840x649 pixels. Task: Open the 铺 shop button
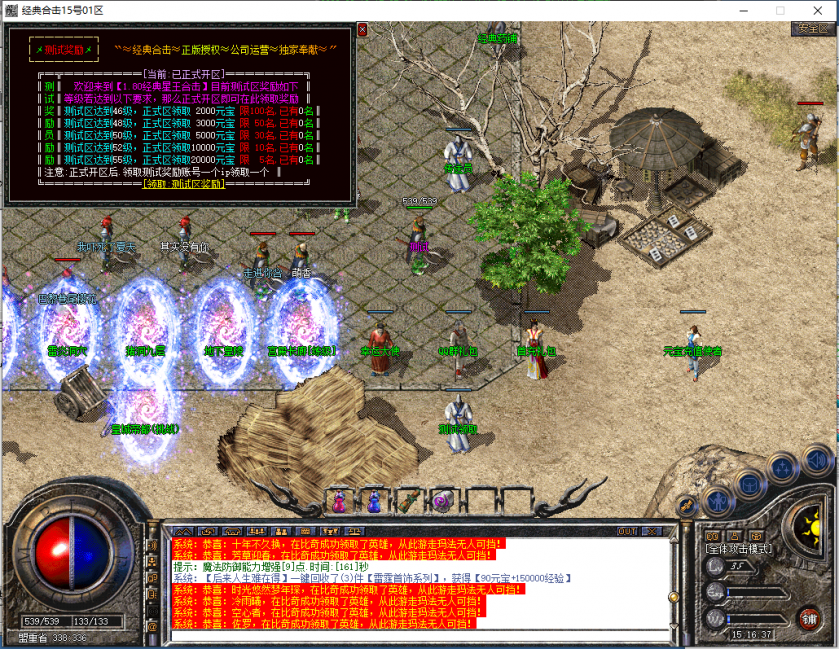[x=808, y=617]
